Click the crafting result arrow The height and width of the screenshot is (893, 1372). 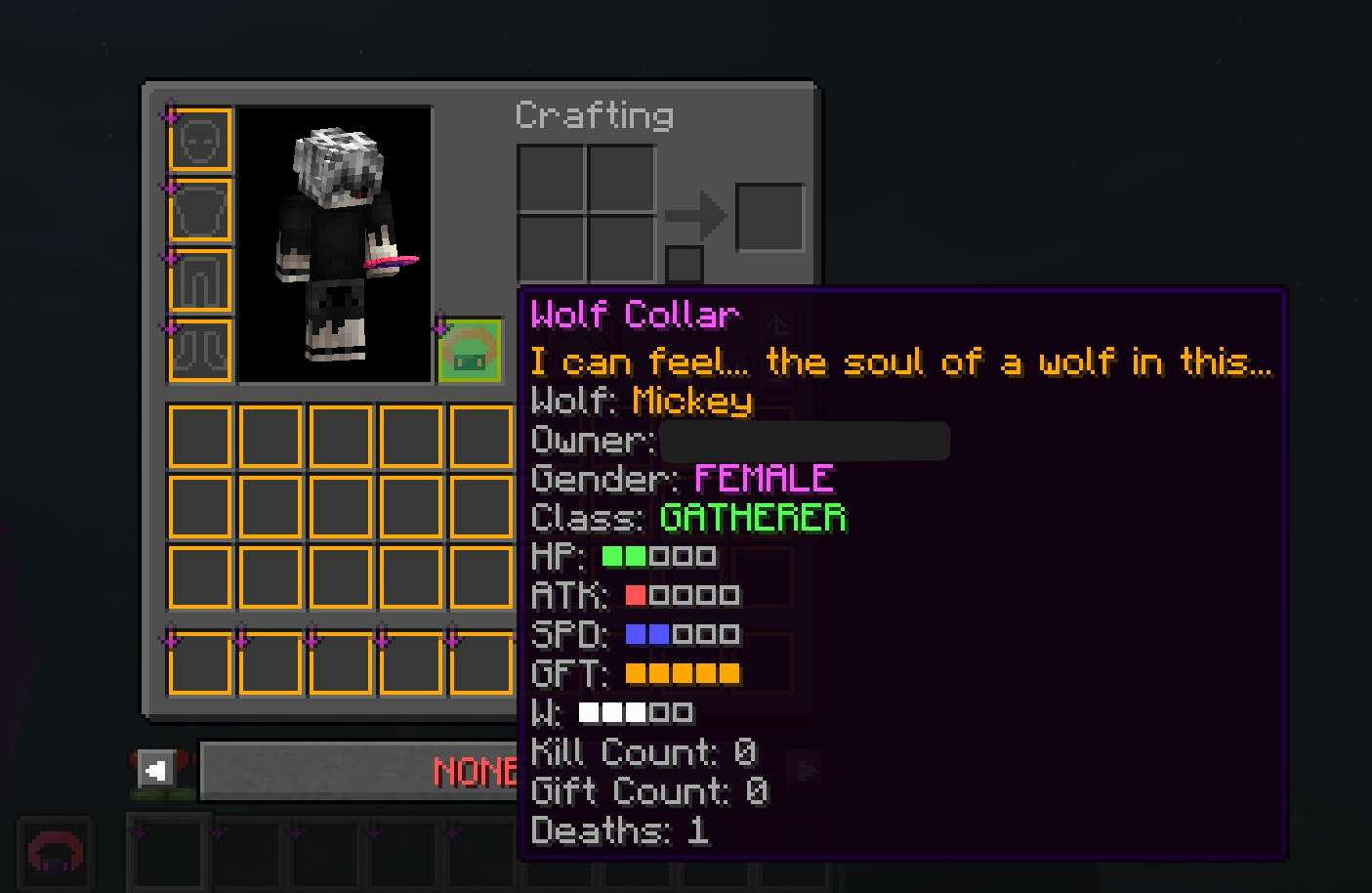coord(699,217)
